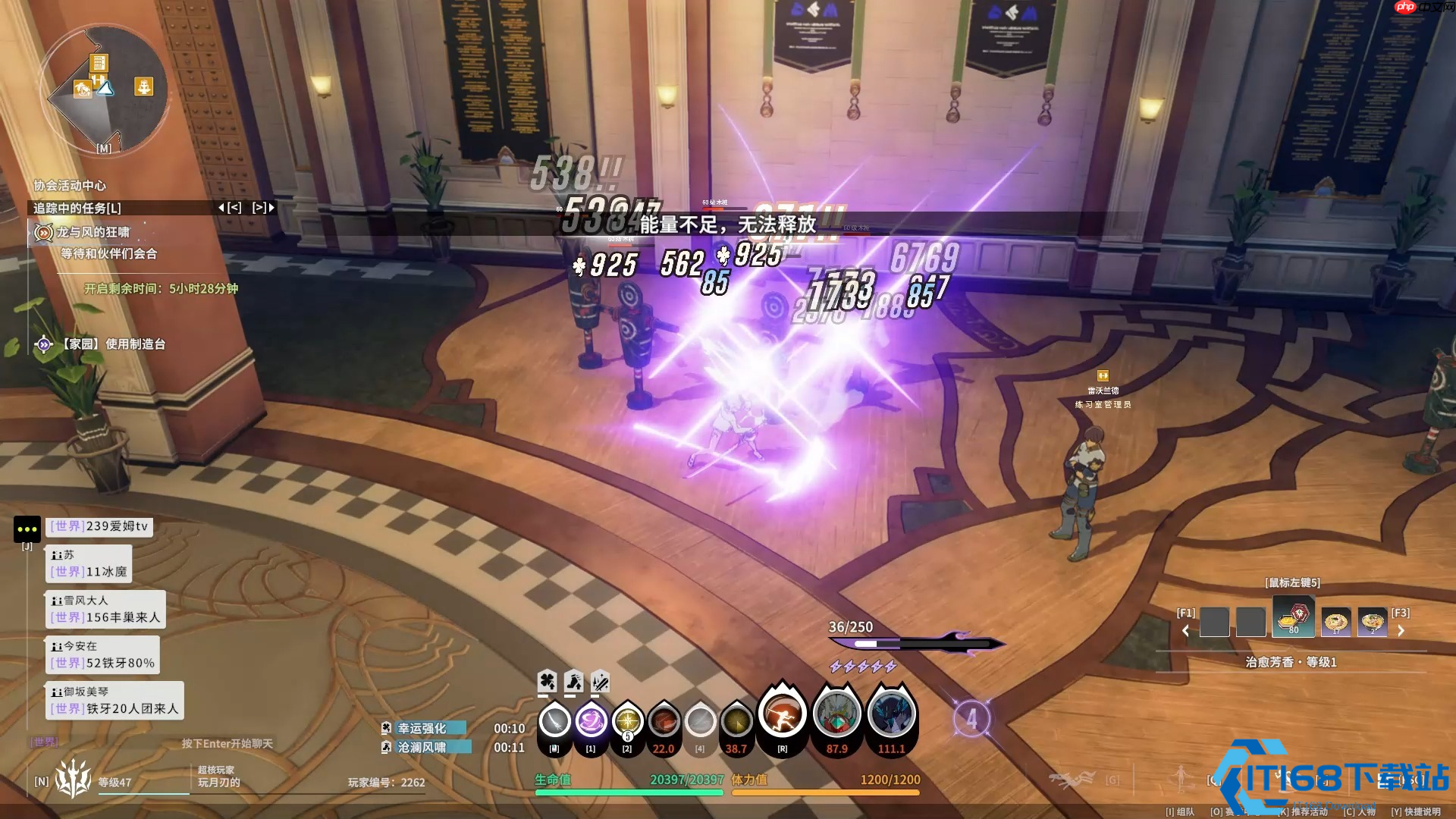Open the circular minimap
1456x819 pixels.
point(104,89)
